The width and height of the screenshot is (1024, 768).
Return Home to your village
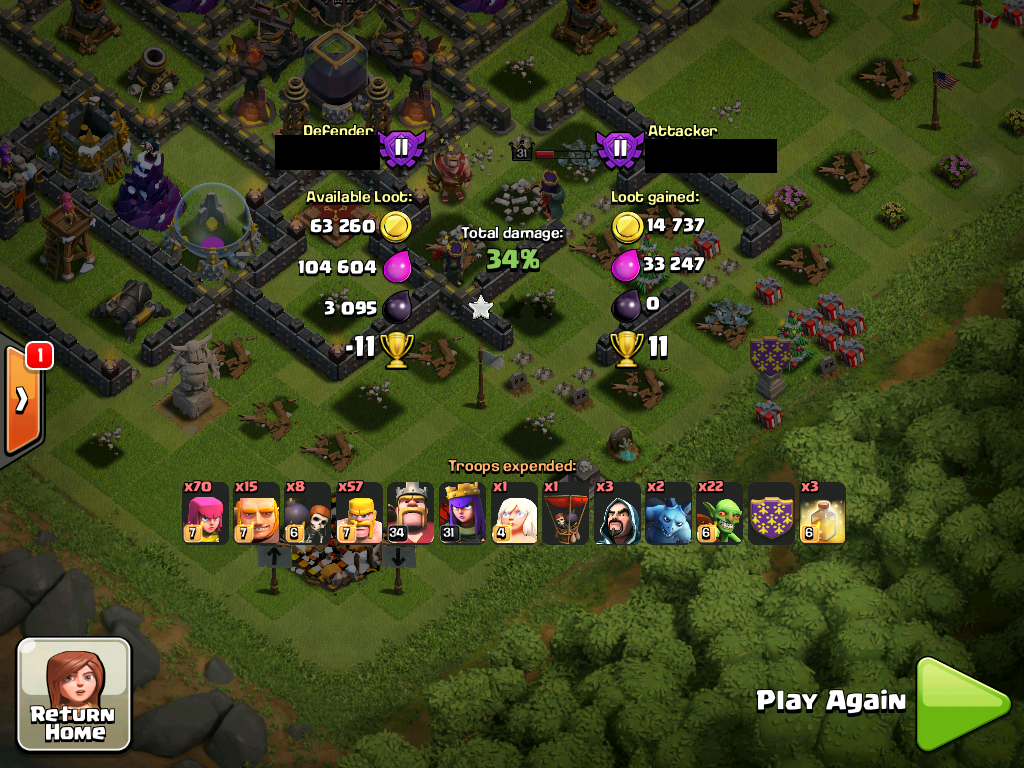[74, 694]
